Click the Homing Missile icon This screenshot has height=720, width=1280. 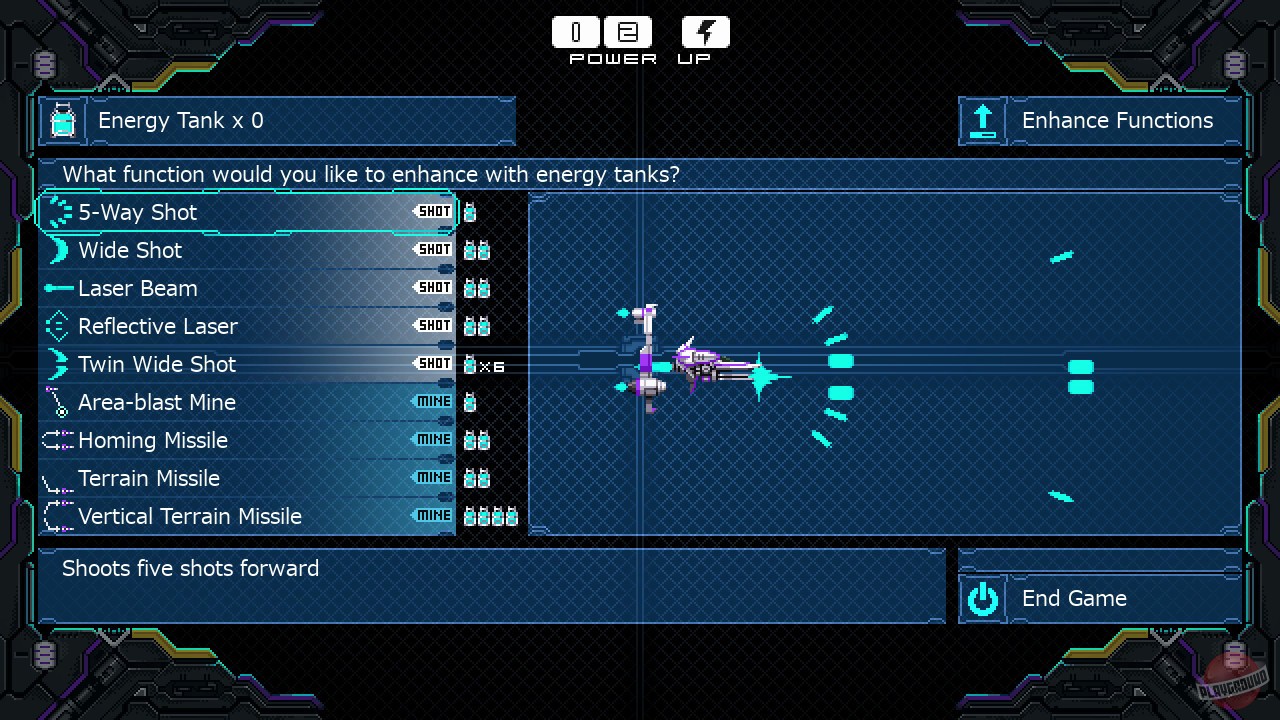[58, 440]
